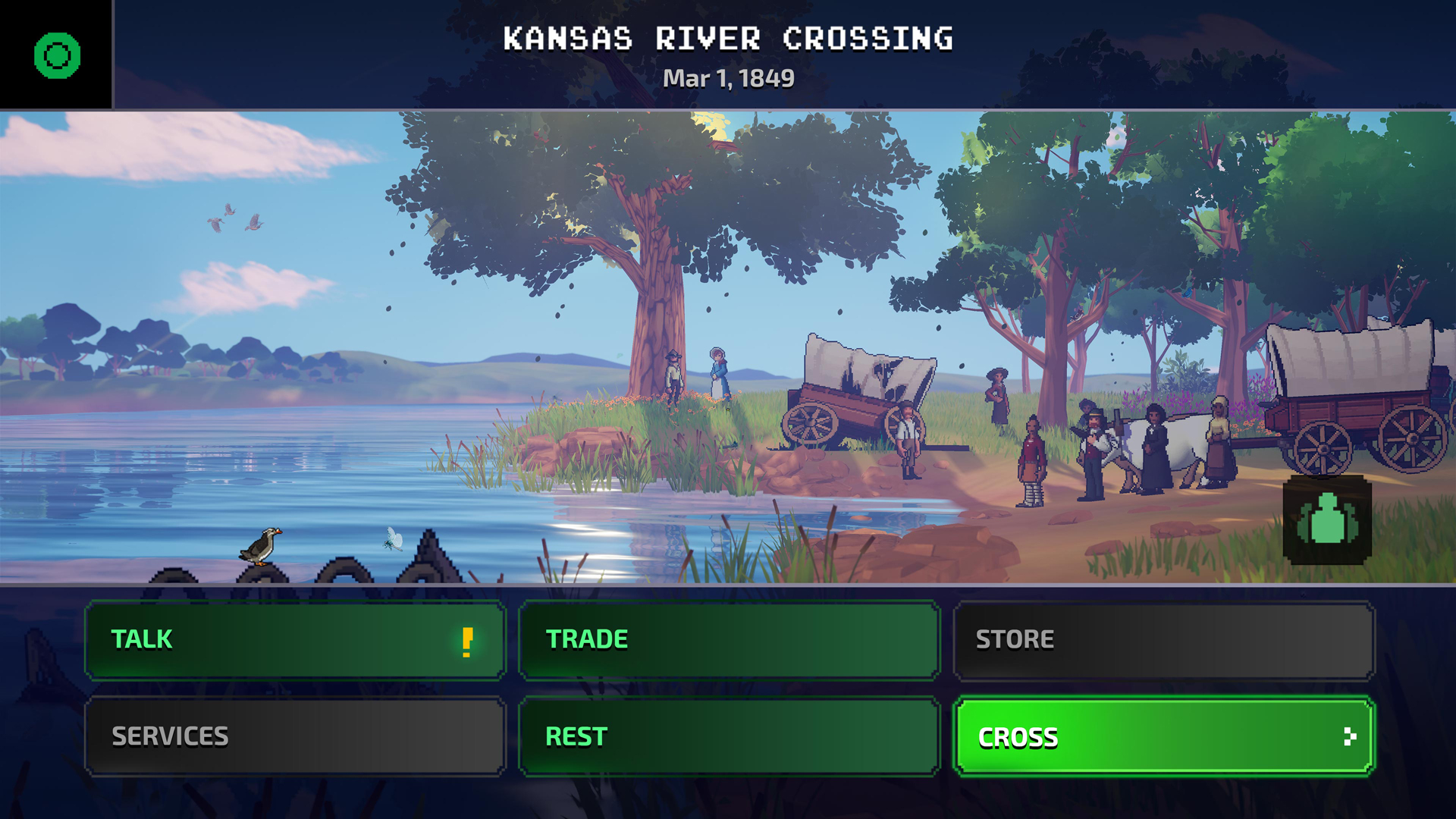Activate the SERVICES option
The image size is (1456, 819).
coord(294,735)
